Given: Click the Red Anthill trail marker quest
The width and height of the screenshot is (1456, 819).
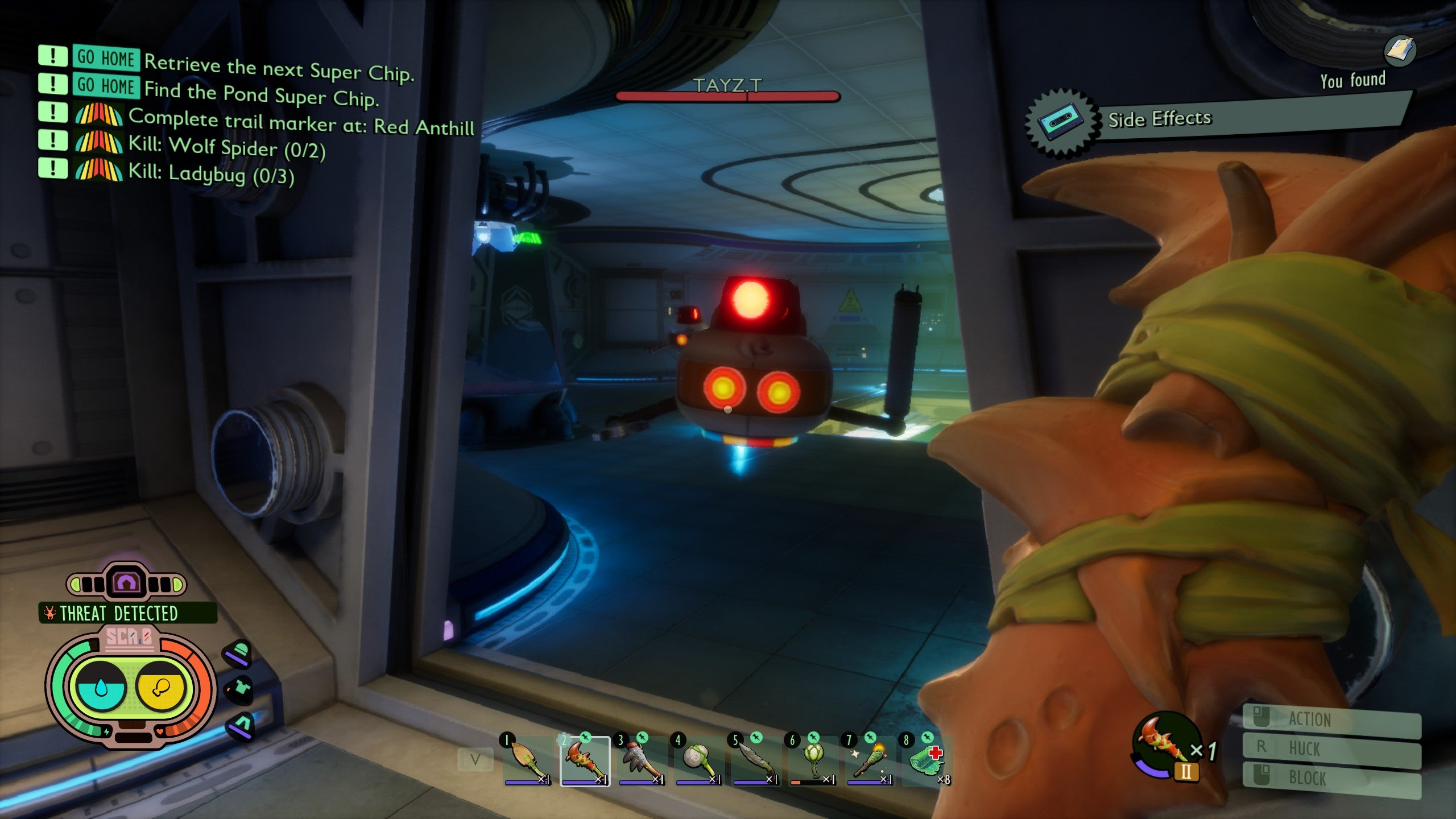Looking at the screenshot, I should (x=301, y=122).
